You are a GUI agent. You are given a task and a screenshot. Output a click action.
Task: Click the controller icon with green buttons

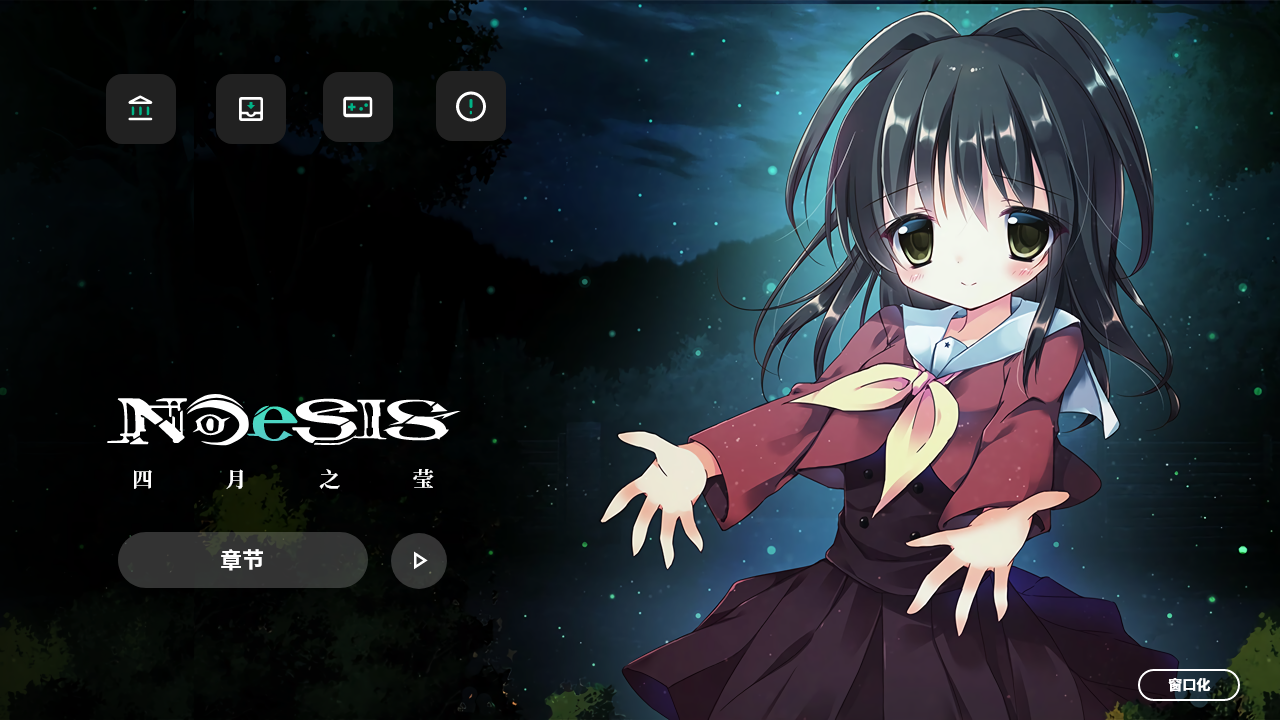click(357, 107)
